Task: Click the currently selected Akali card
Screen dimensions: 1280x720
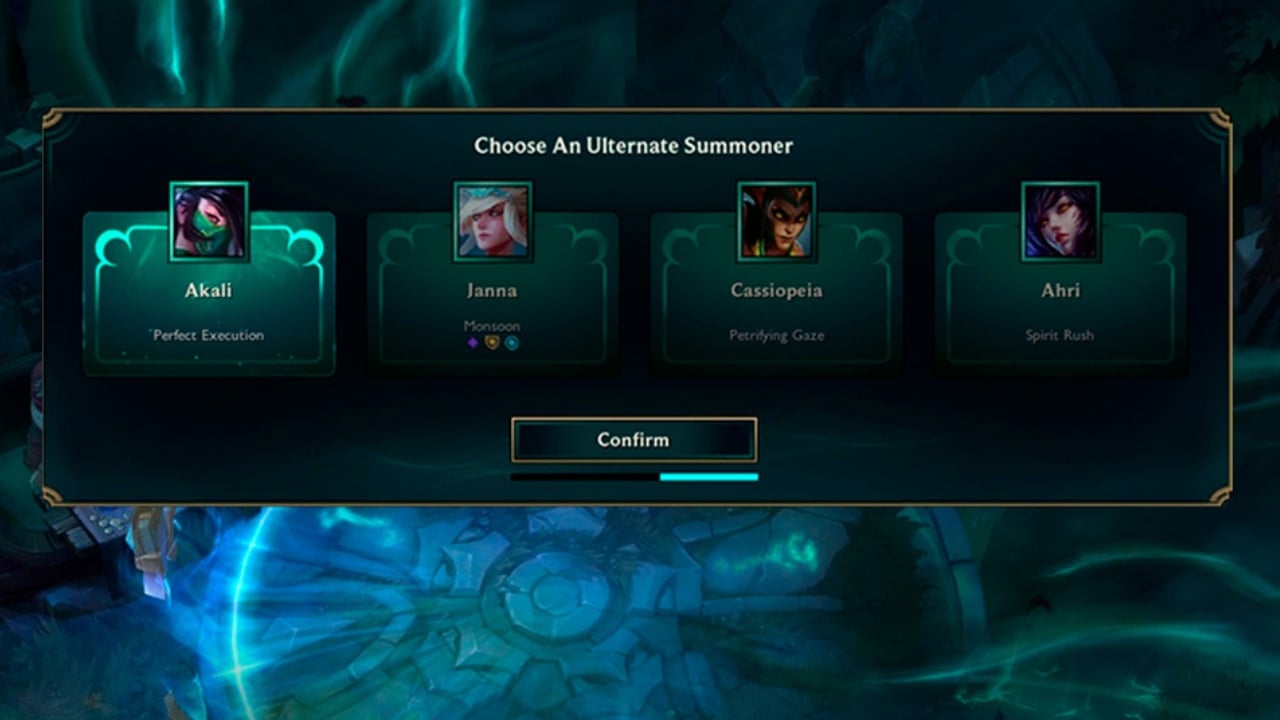Action: point(208,300)
